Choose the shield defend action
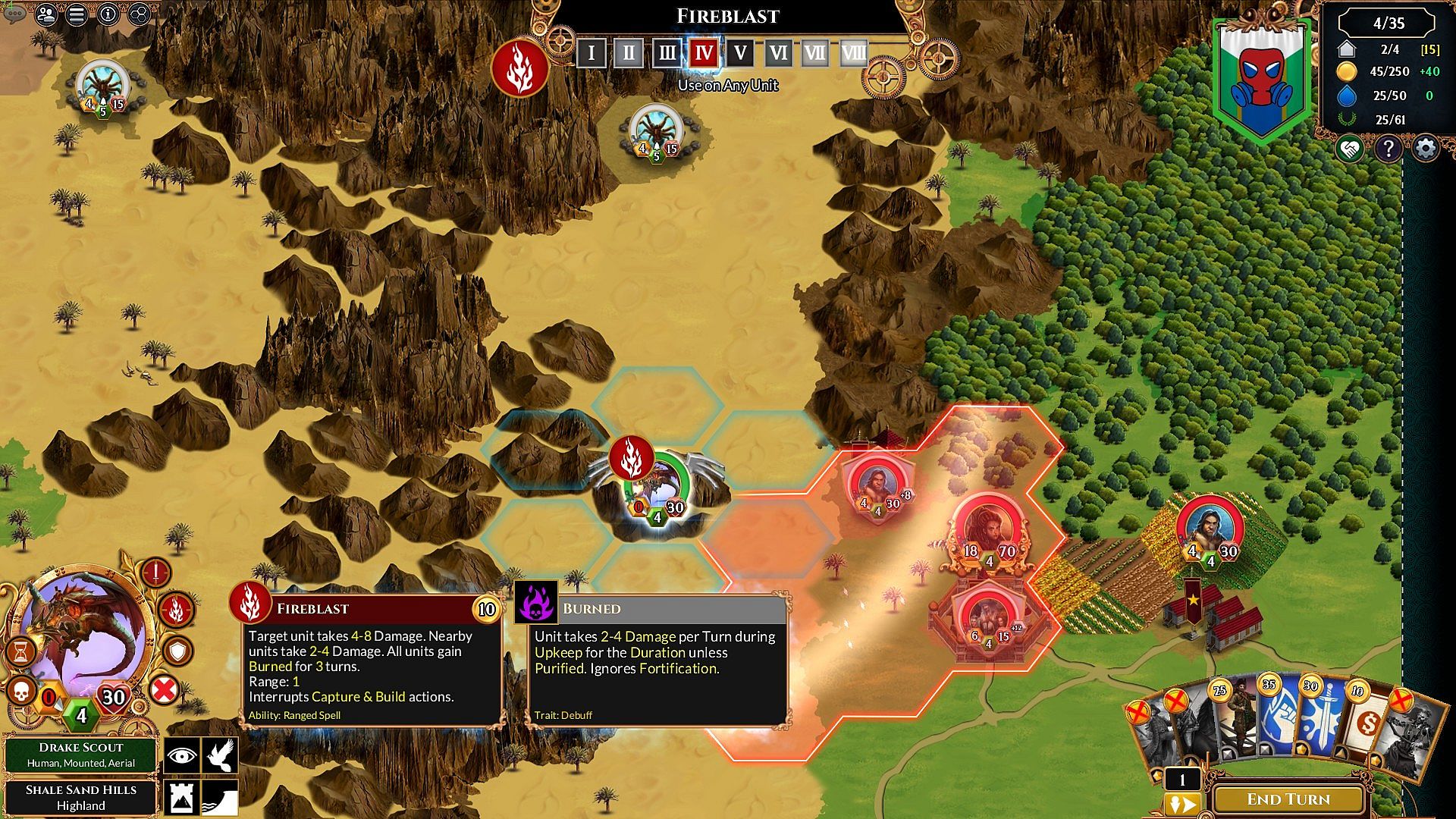 (178, 651)
